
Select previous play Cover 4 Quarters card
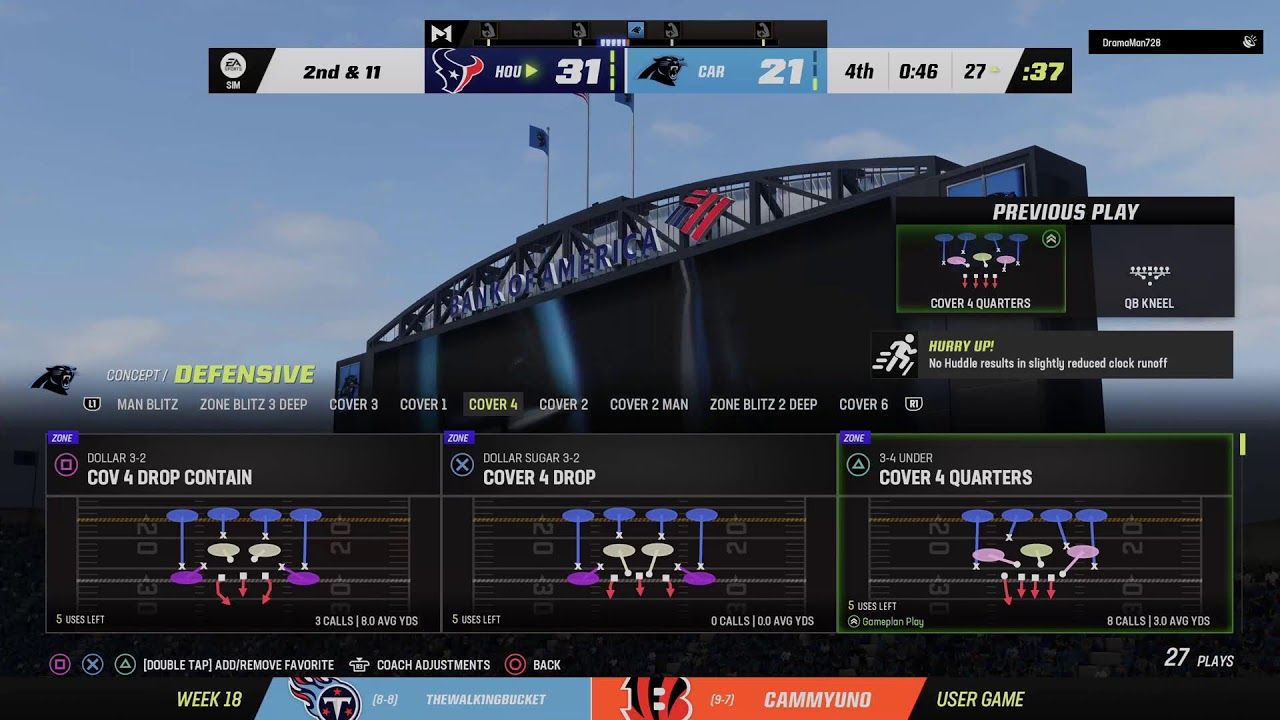click(x=980, y=268)
